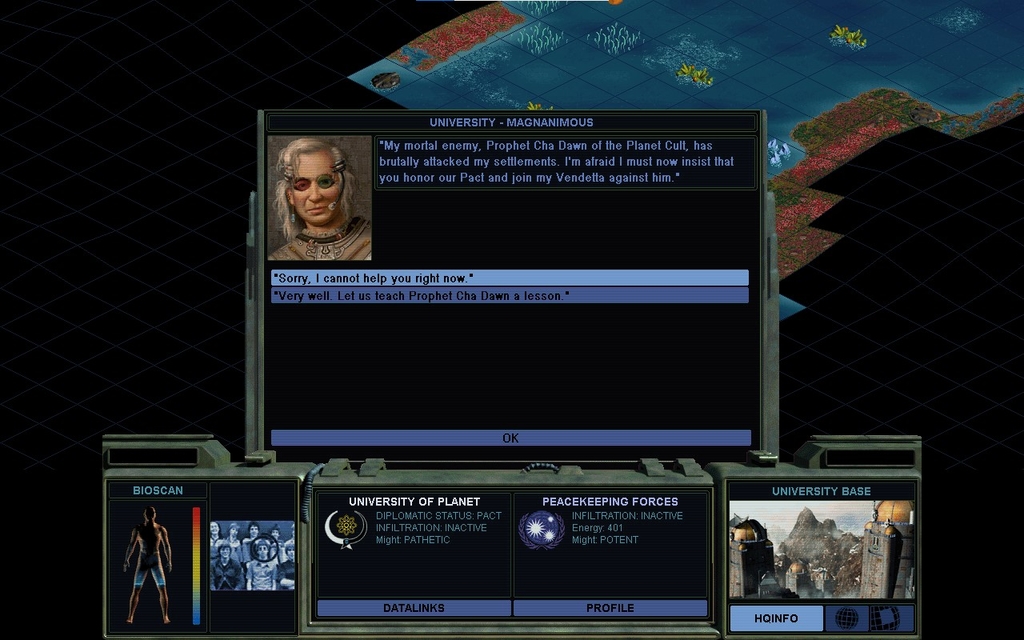Choose "Sorry, I cannot help you right now."
Viewport: 1024px width, 640px height.
coord(509,278)
